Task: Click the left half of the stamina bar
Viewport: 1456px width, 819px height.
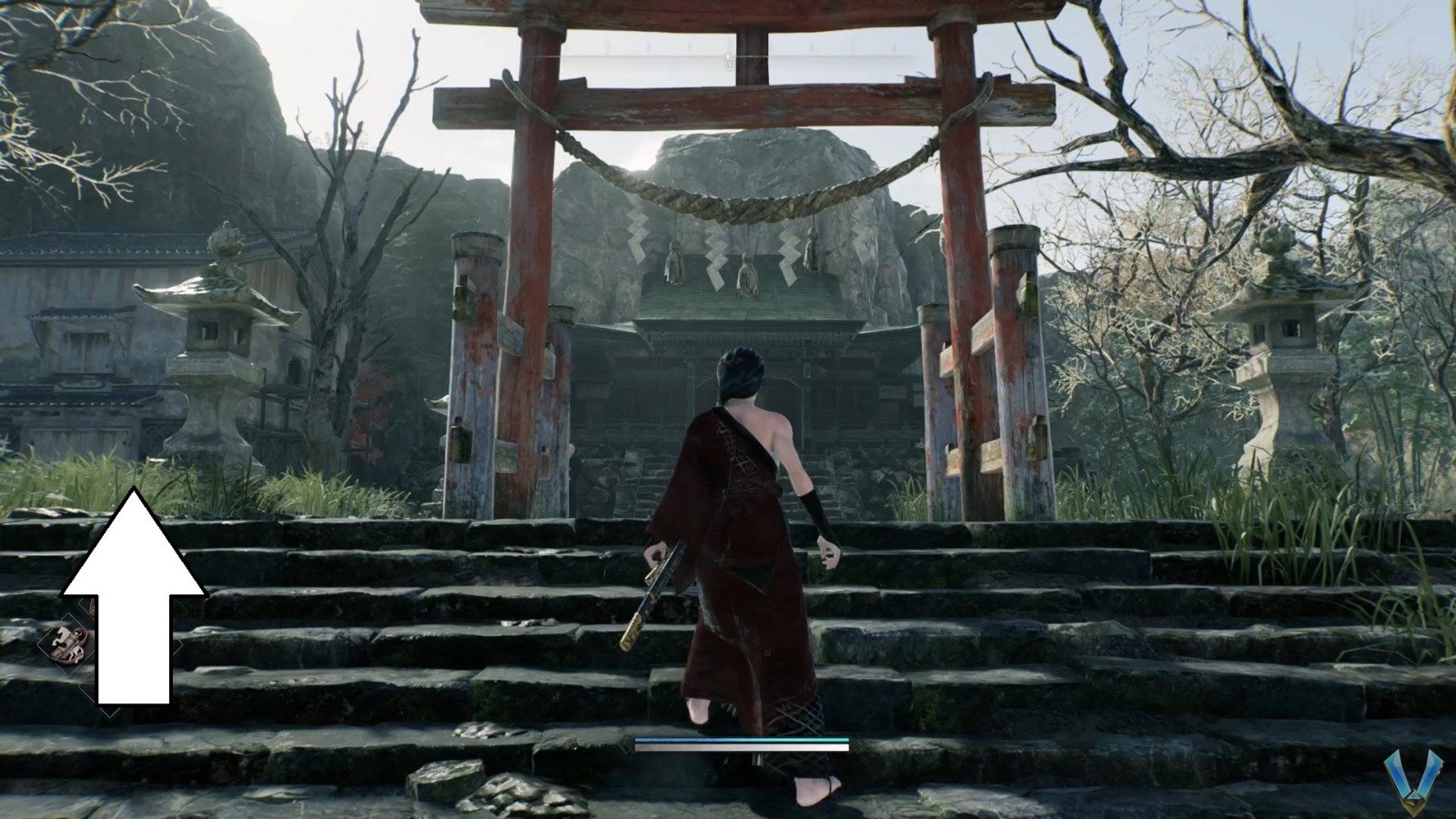Action: click(x=687, y=740)
